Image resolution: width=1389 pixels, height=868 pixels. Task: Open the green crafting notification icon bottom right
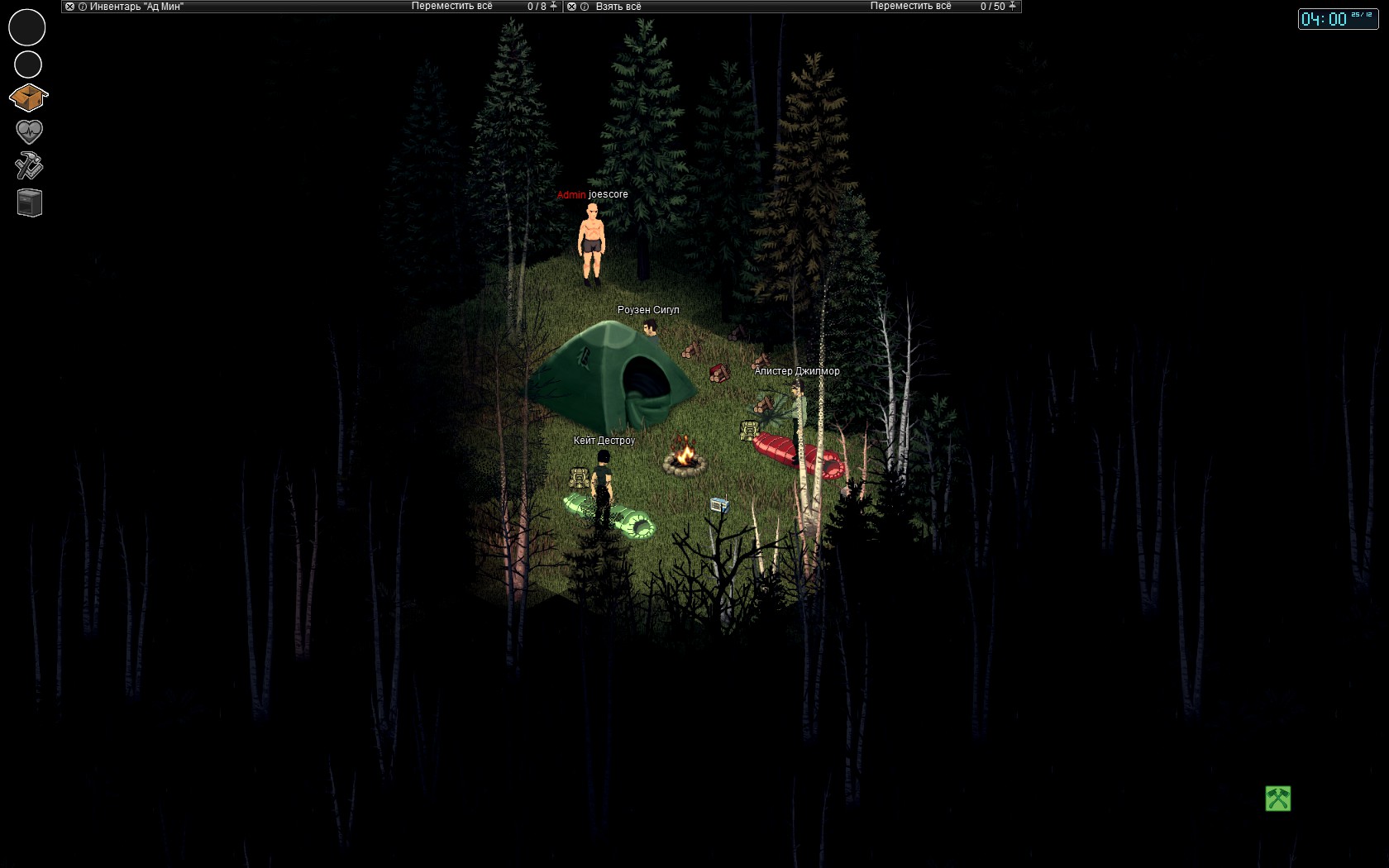coord(1277,799)
